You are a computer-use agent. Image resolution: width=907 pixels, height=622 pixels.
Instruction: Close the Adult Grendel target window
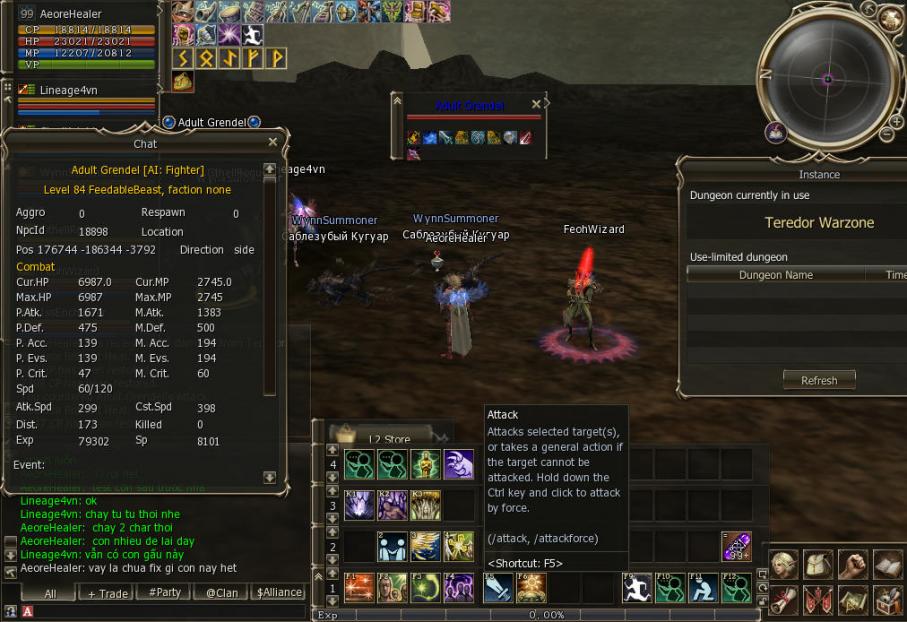[x=536, y=104]
